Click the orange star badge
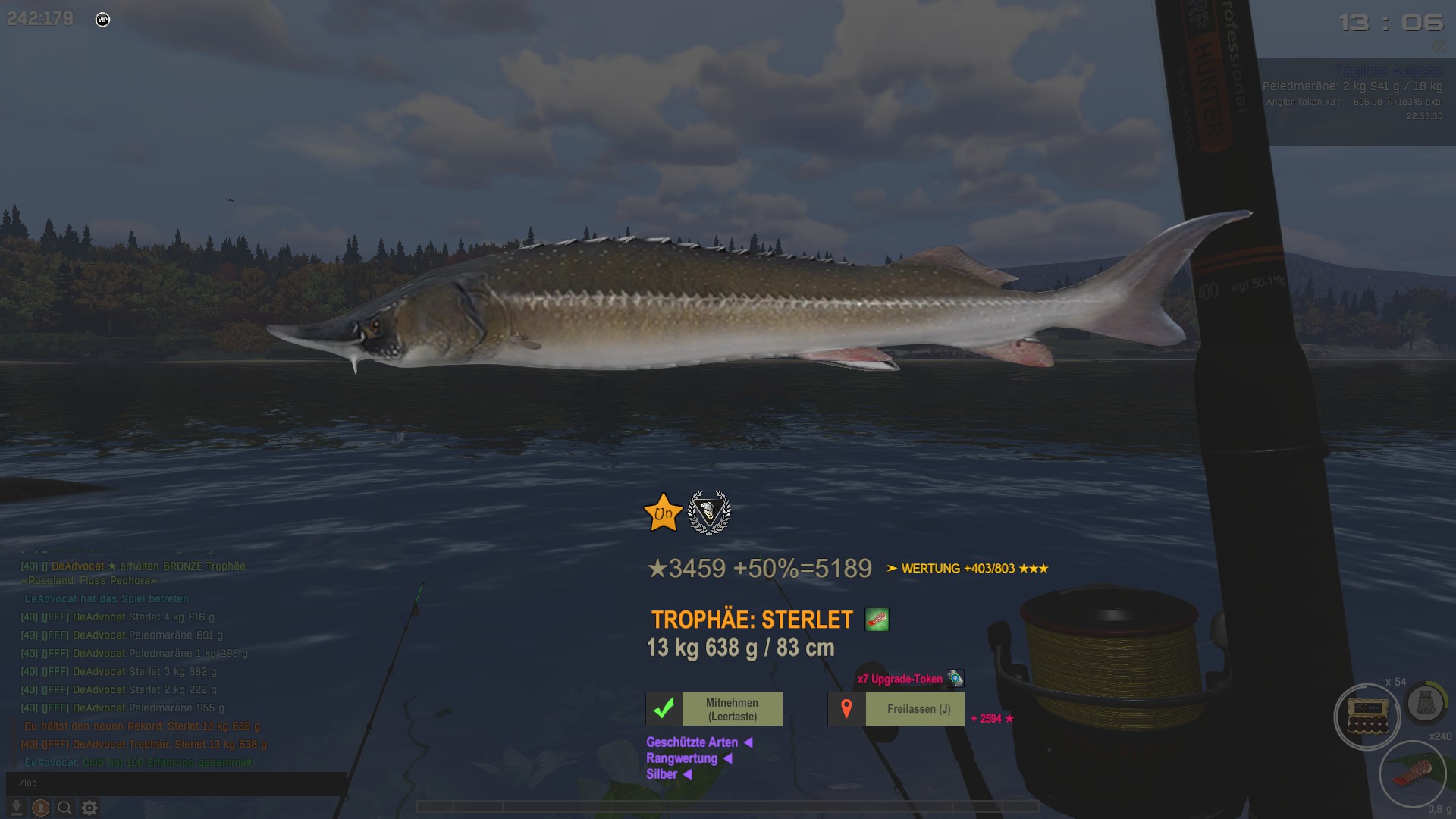Viewport: 1456px width, 819px height. click(x=663, y=513)
